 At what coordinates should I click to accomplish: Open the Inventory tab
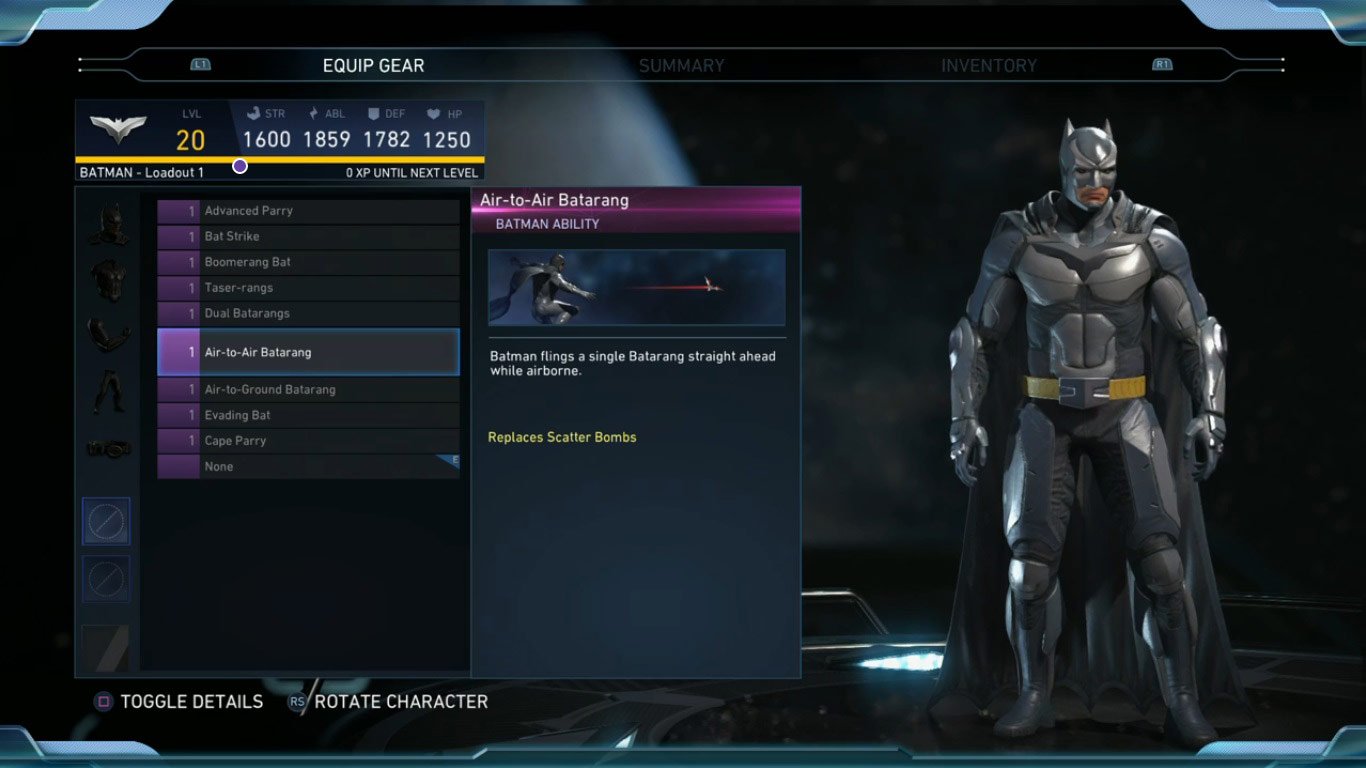coord(988,66)
